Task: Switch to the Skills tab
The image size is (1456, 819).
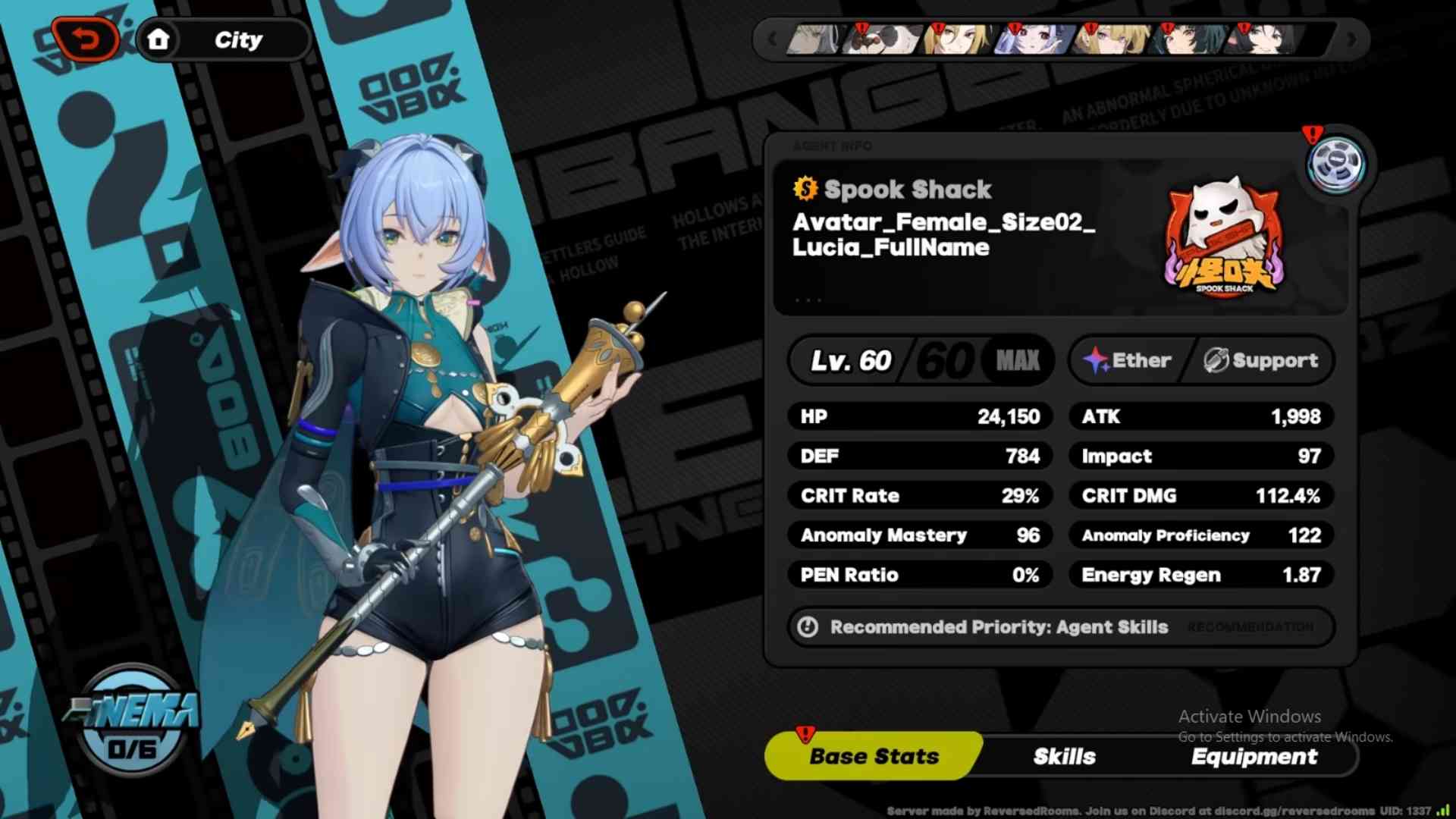Action: click(x=1064, y=756)
